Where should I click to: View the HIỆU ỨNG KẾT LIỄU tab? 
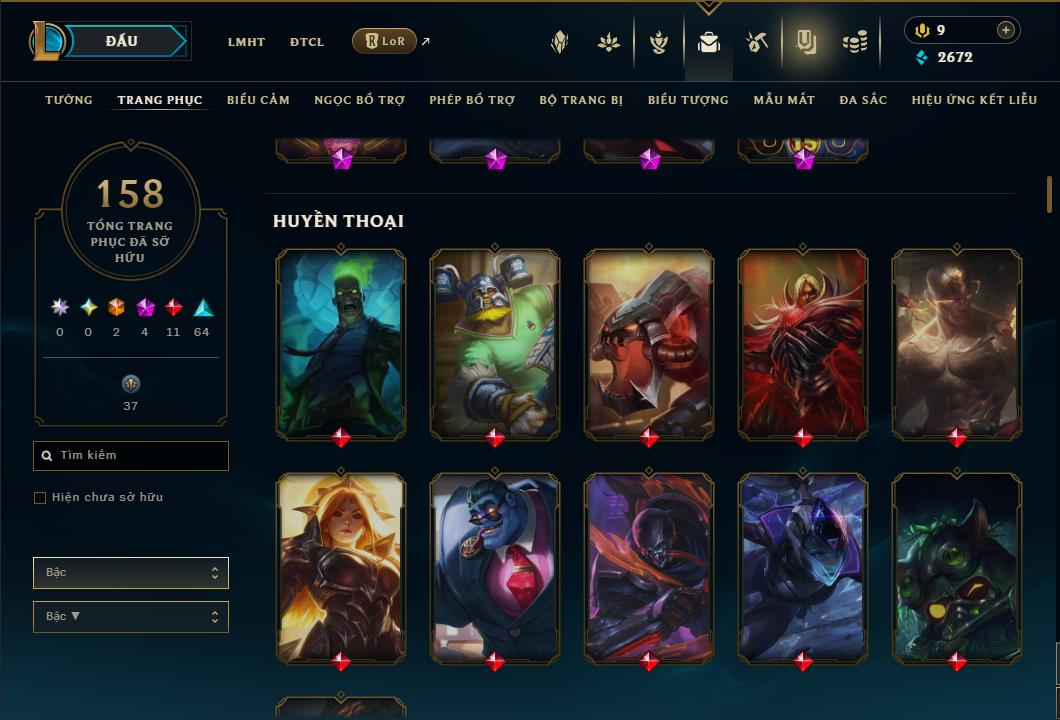[x=974, y=100]
